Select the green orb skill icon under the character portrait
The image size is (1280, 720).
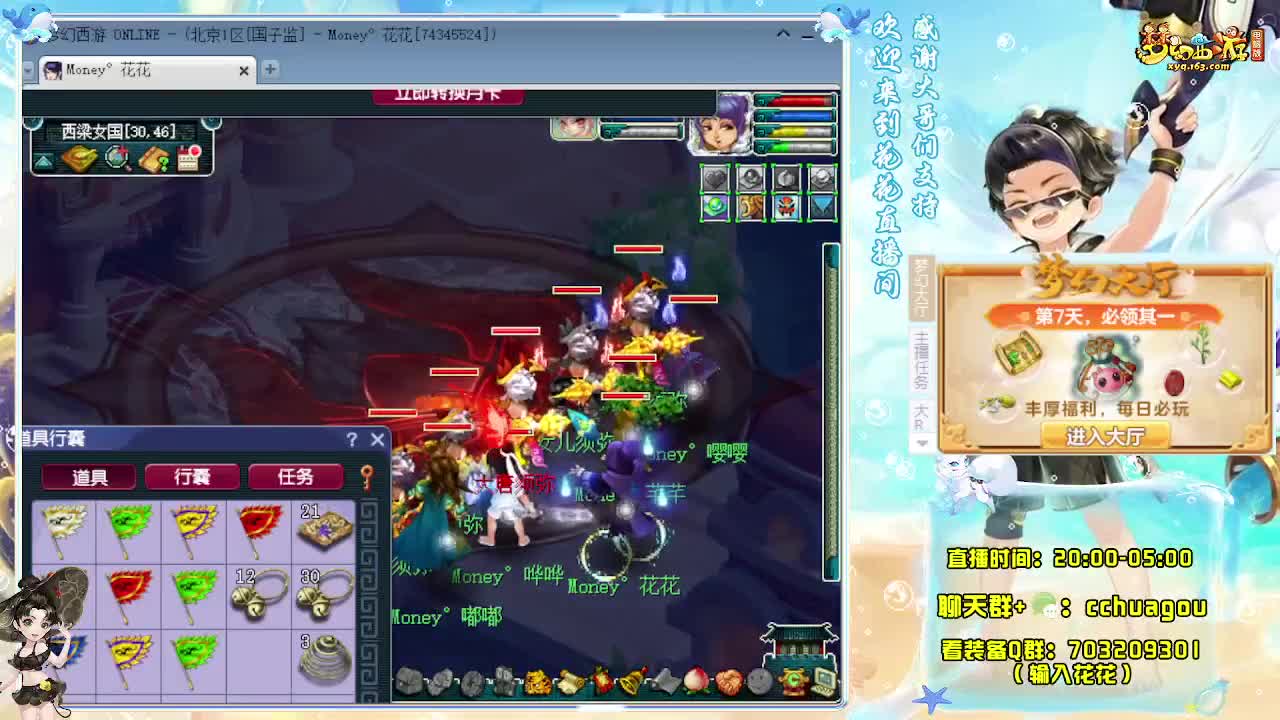pyautogui.click(x=716, y=207)
